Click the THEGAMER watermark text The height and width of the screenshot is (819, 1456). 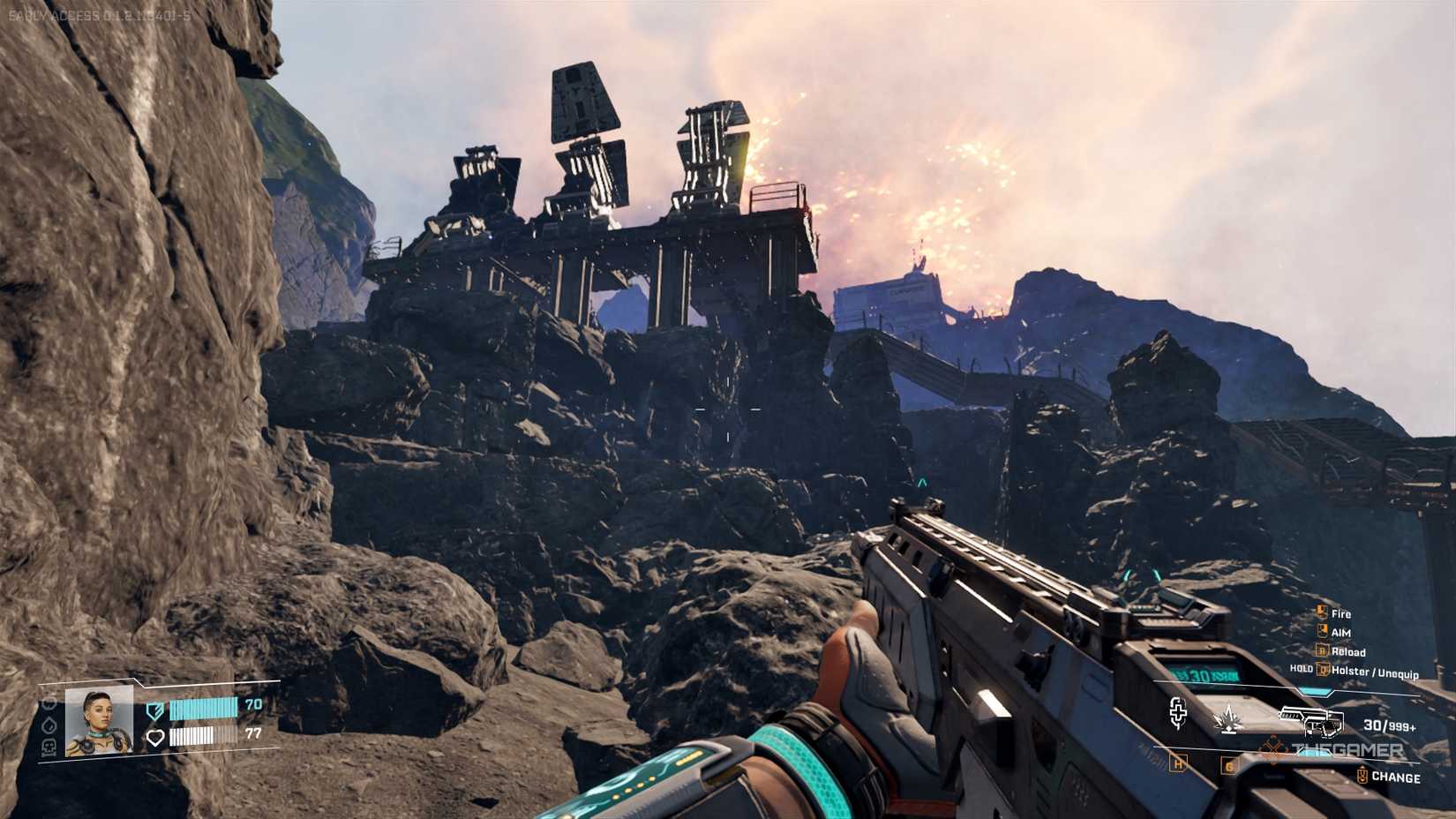[1346, 748]
